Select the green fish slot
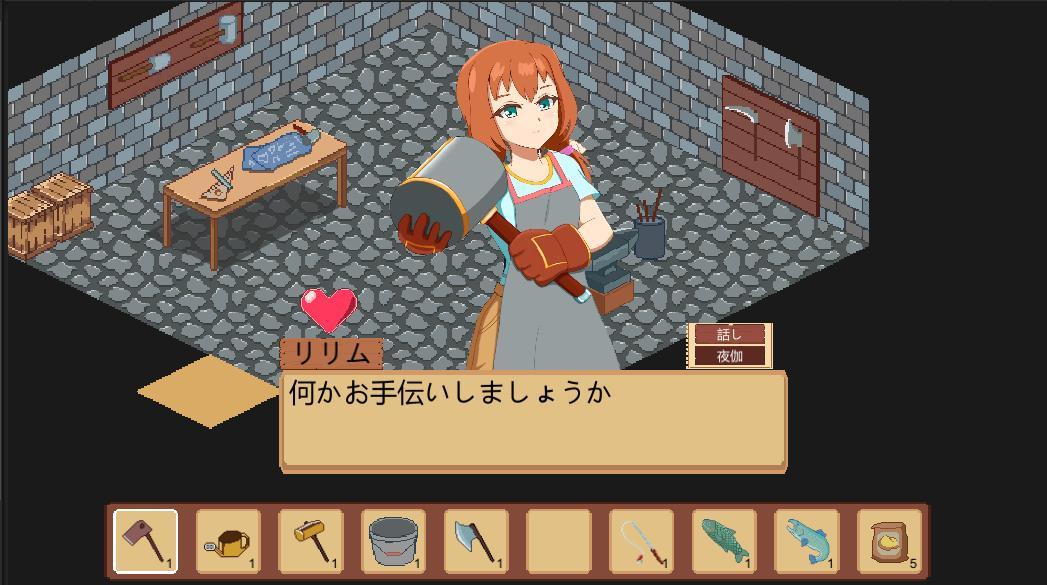 click(724, 541)
